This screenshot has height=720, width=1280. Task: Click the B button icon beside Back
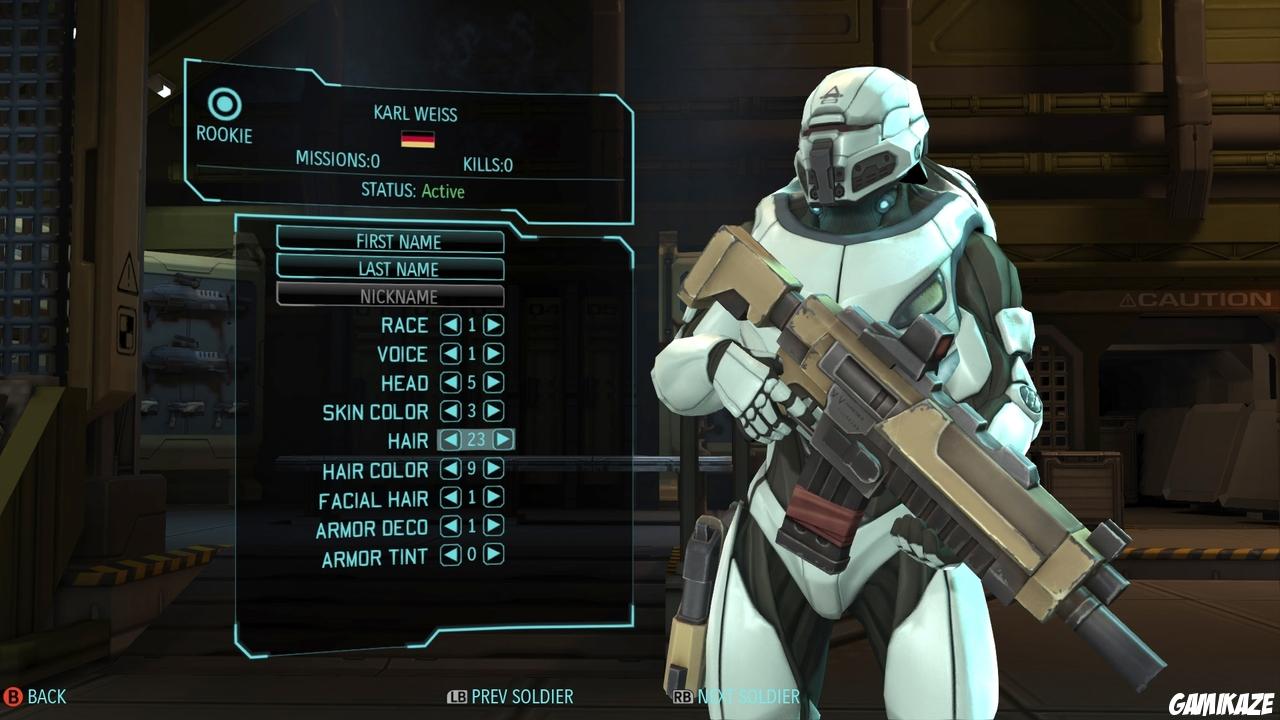click(x=12, y=697)
